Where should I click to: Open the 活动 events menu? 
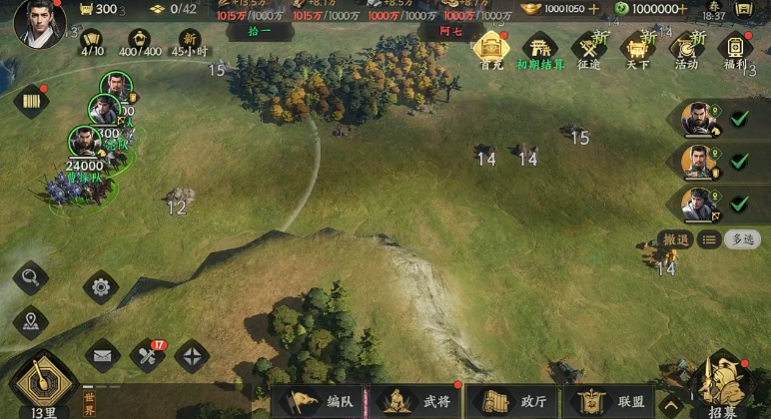[686, 48]
